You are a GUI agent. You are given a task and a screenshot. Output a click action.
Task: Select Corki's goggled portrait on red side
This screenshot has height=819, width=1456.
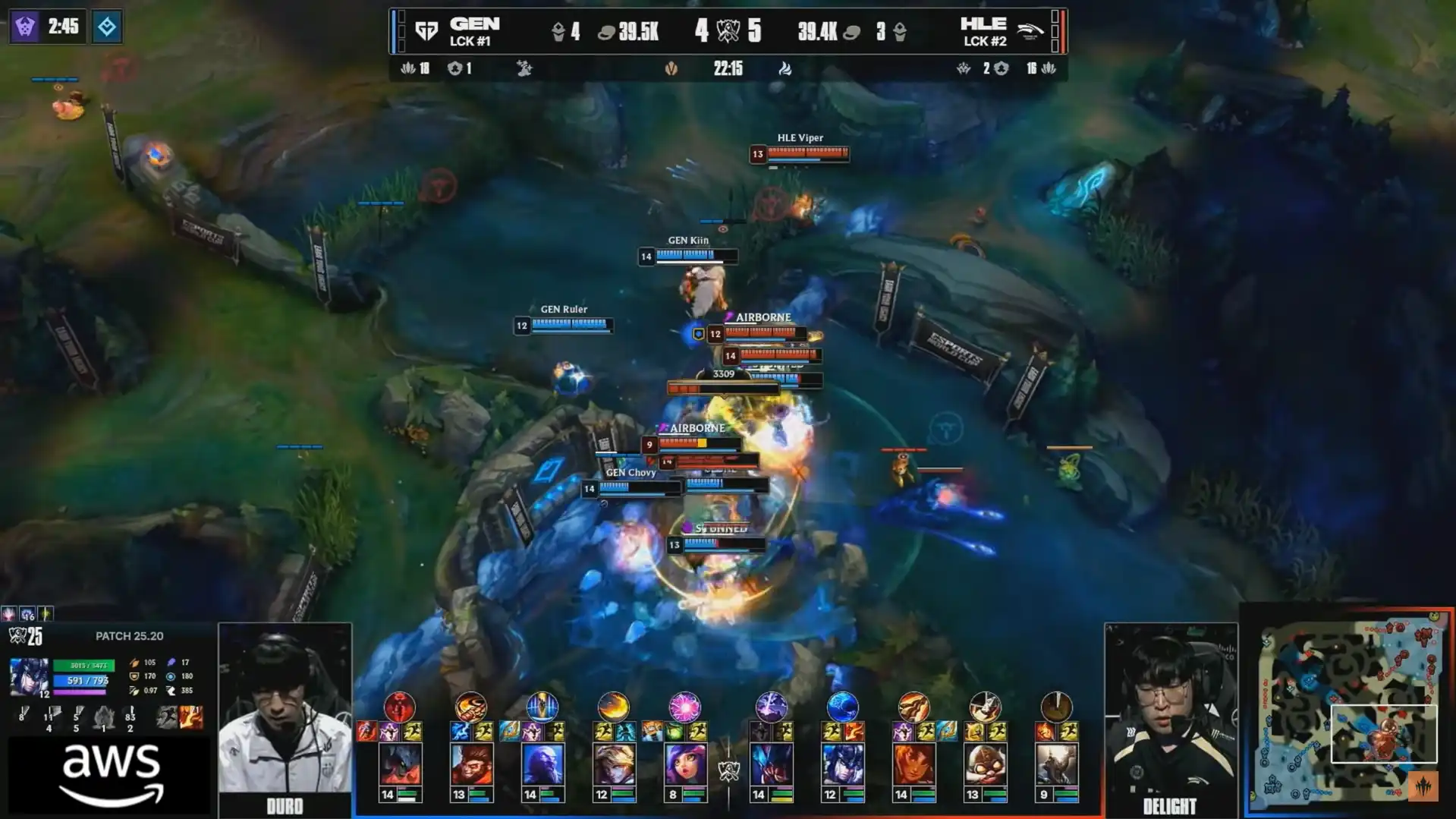985,764
